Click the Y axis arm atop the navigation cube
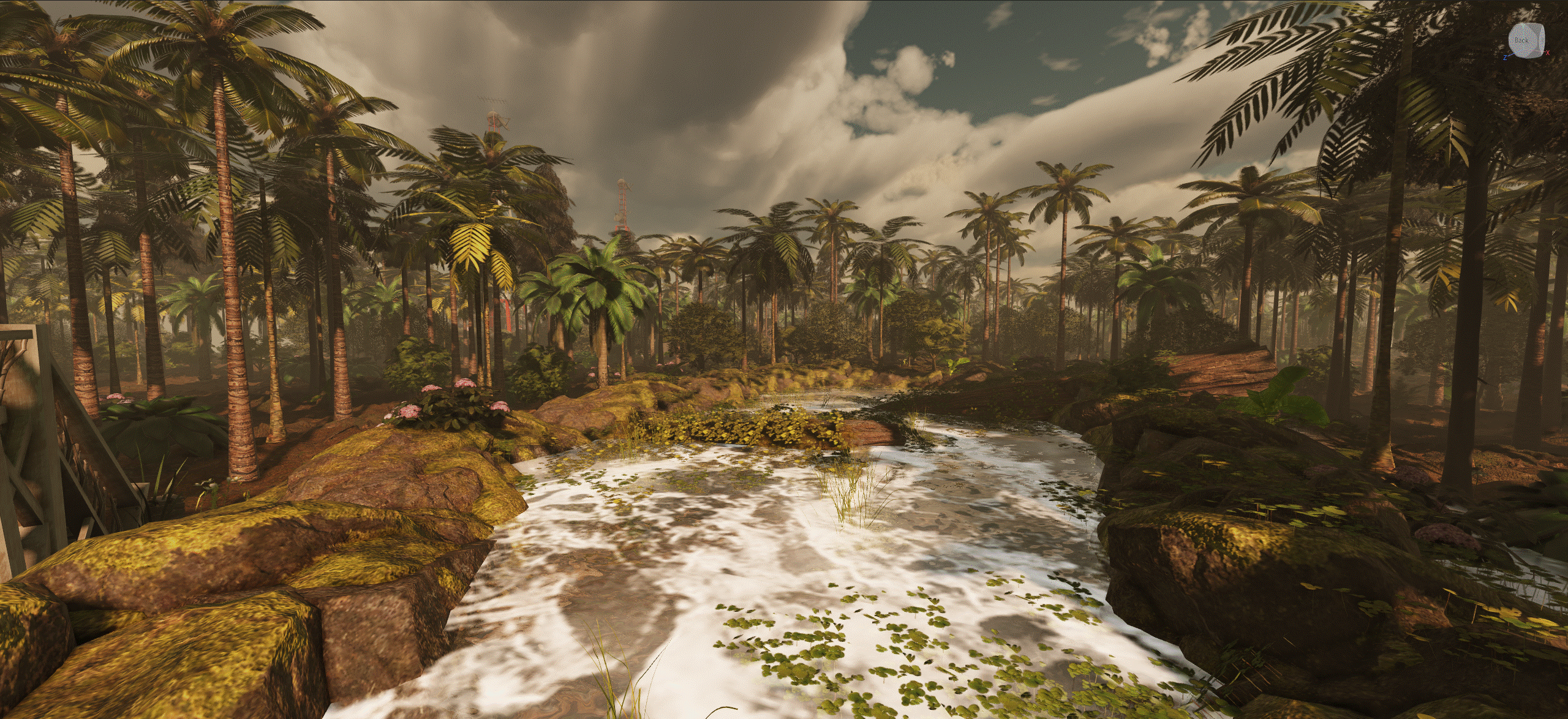This screenshot has height=719, width=1568. pos(1523,26)
